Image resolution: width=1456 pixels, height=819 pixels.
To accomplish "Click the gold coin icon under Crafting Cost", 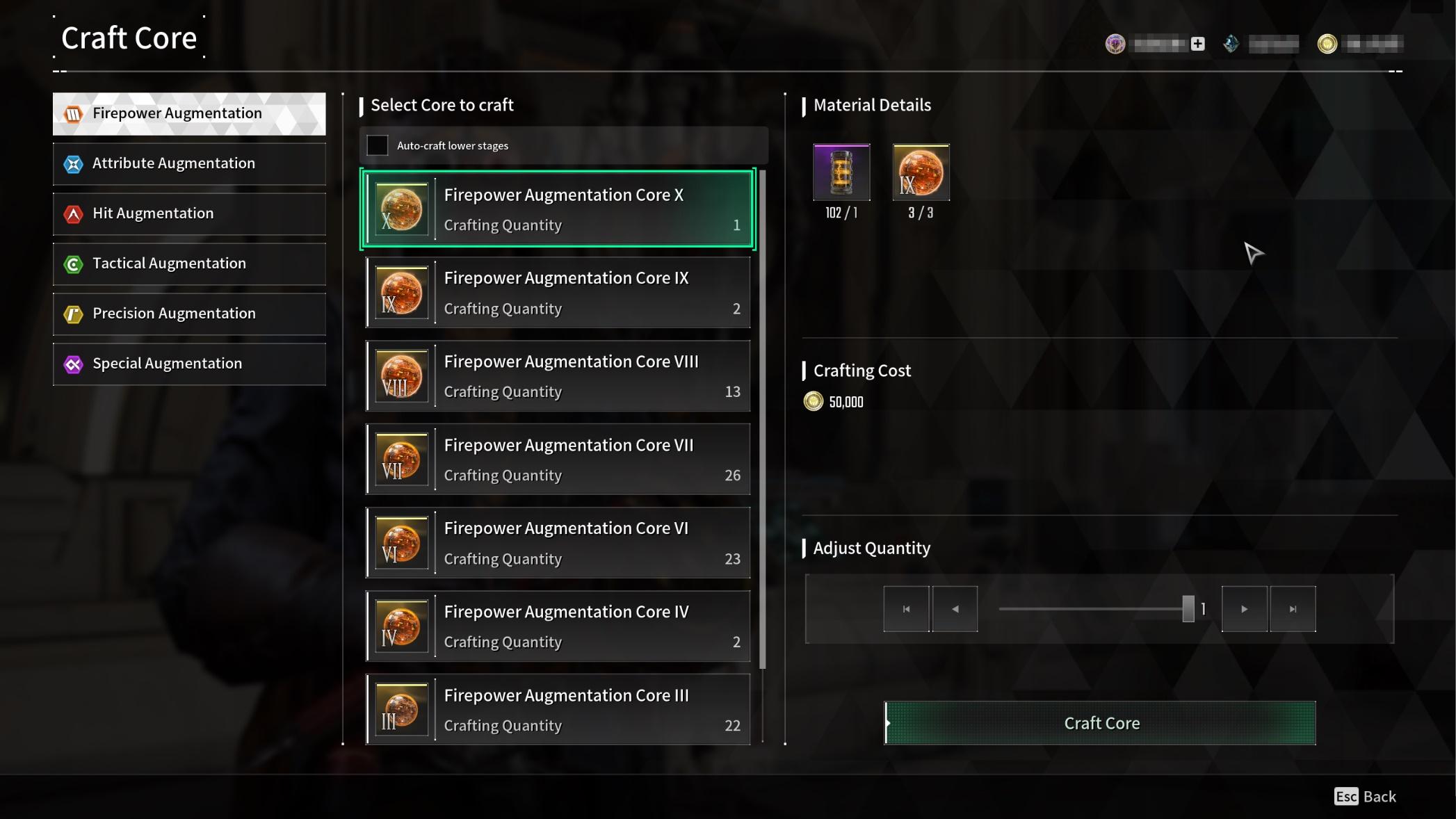I will (x=814, y=401).
